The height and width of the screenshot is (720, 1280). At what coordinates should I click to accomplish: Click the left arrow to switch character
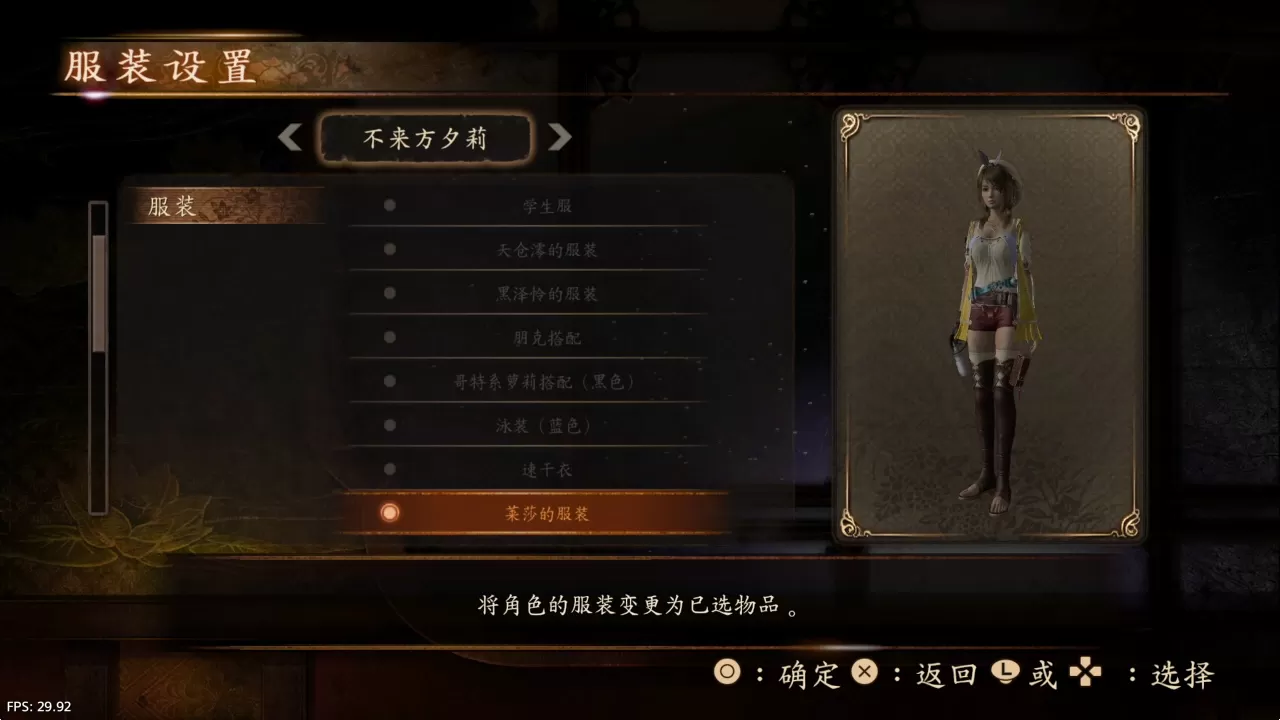pyautogui.click(x=290, y=137)
